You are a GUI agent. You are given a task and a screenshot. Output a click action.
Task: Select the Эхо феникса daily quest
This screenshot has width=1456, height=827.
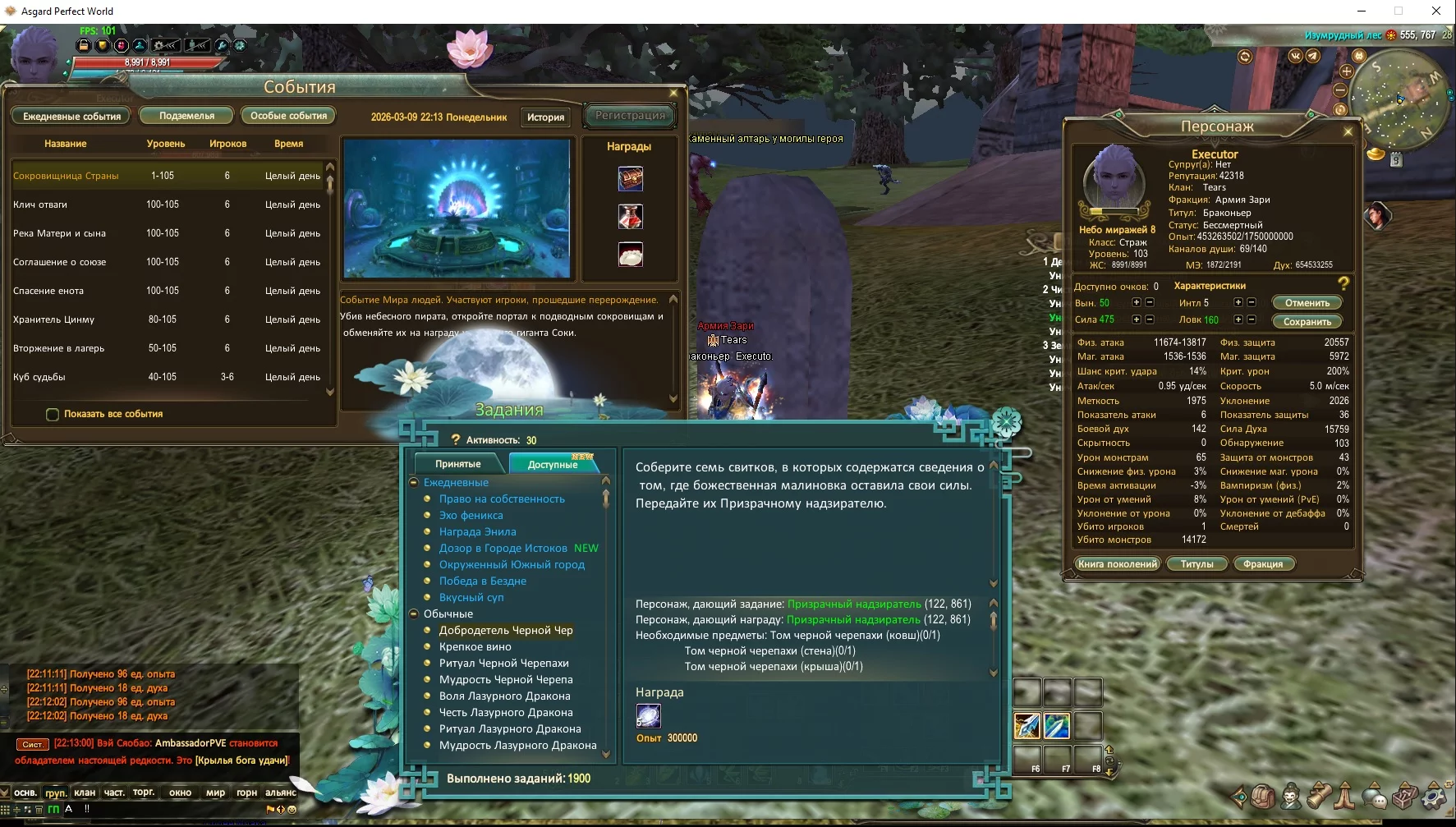tap(471, 516)
